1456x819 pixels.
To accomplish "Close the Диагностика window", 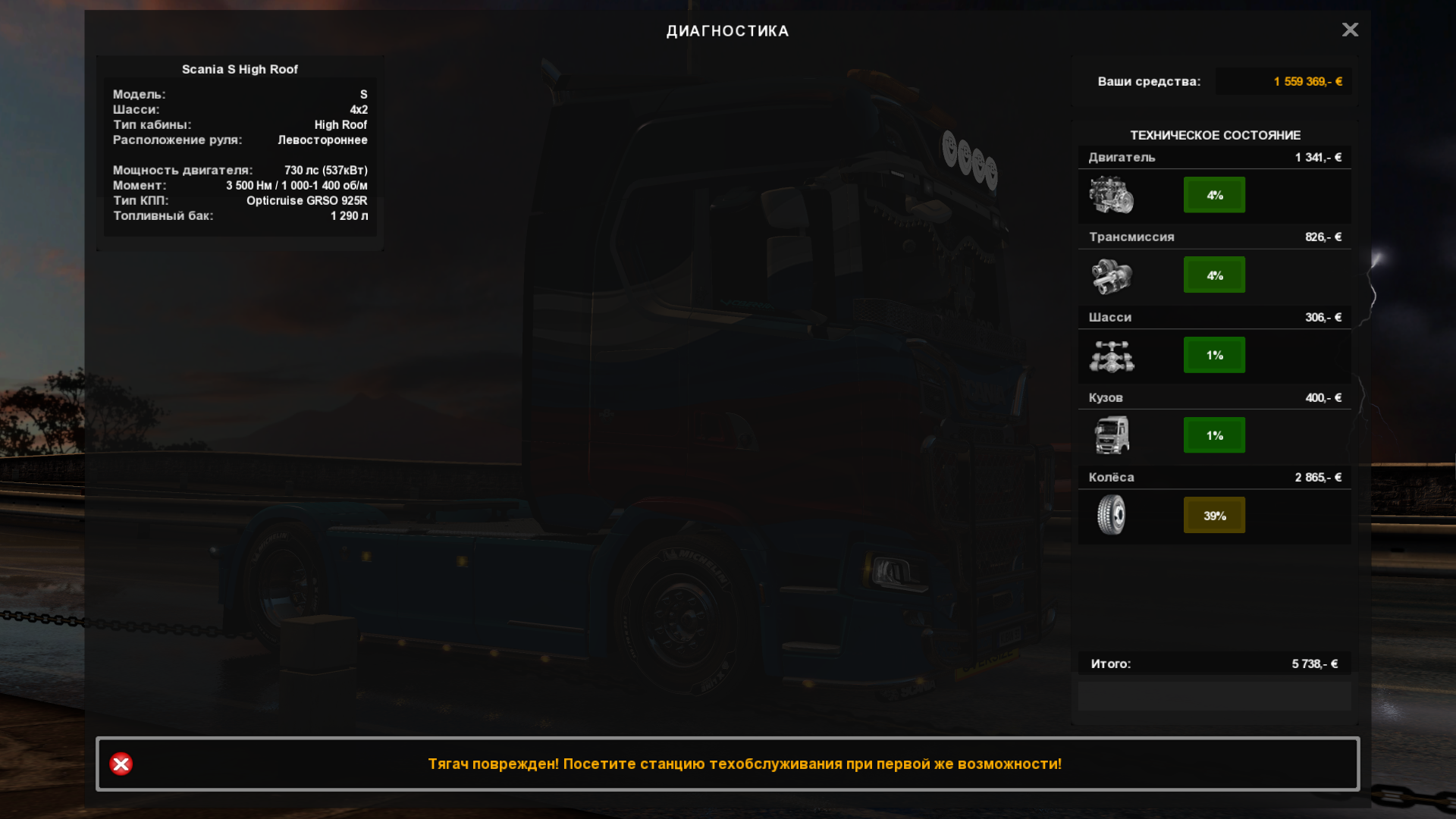I will click(1350, 30).
